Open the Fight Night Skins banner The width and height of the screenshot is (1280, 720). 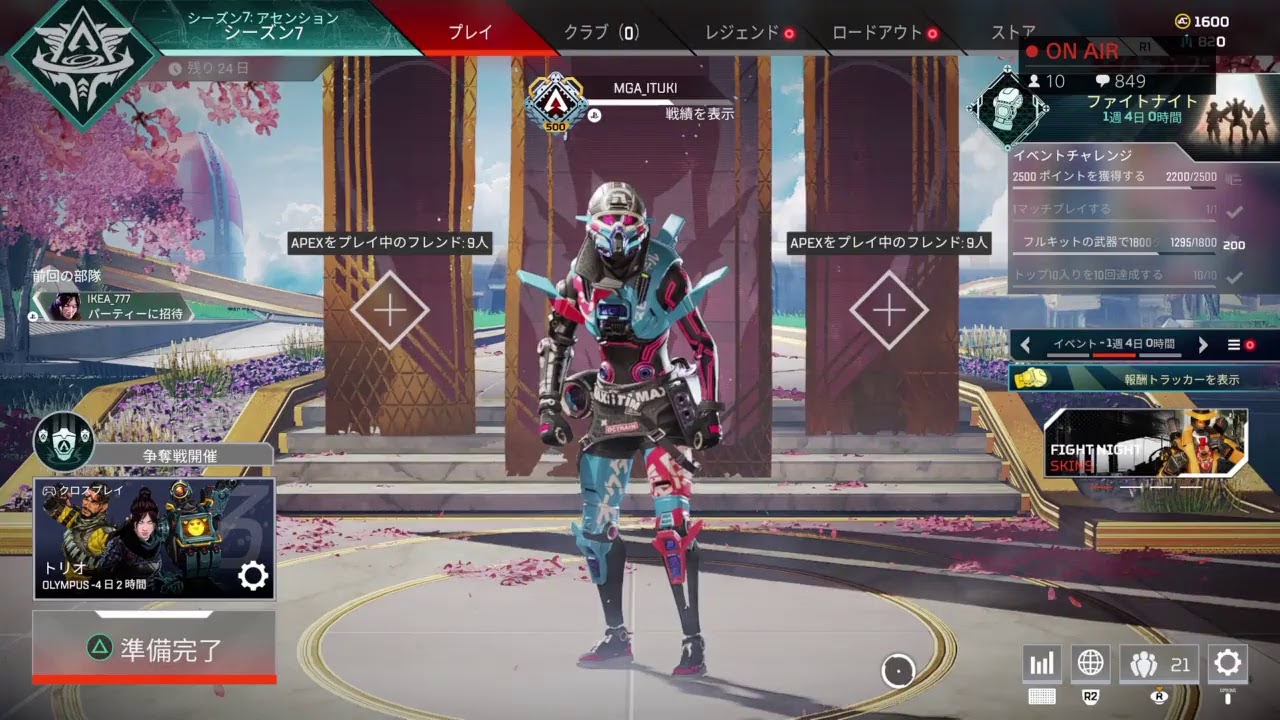click(1145, 443)
